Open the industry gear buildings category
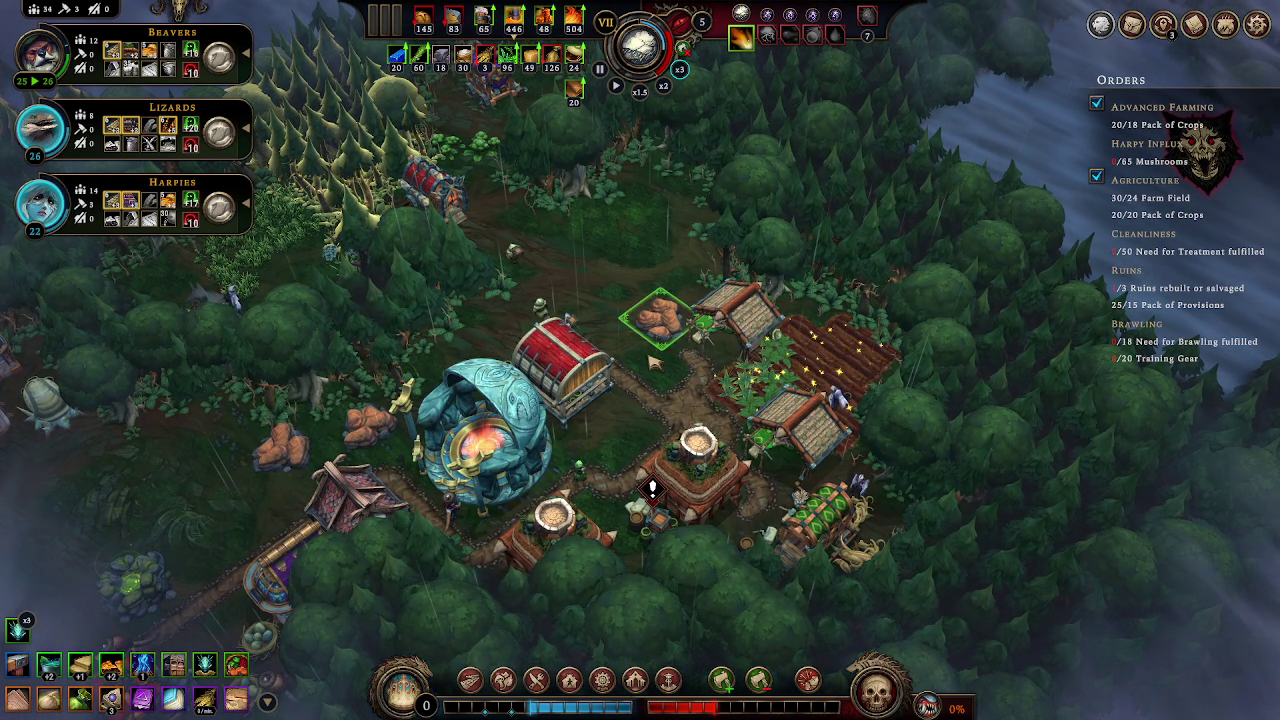1280x720 pixels. click(x=602, y=681)
